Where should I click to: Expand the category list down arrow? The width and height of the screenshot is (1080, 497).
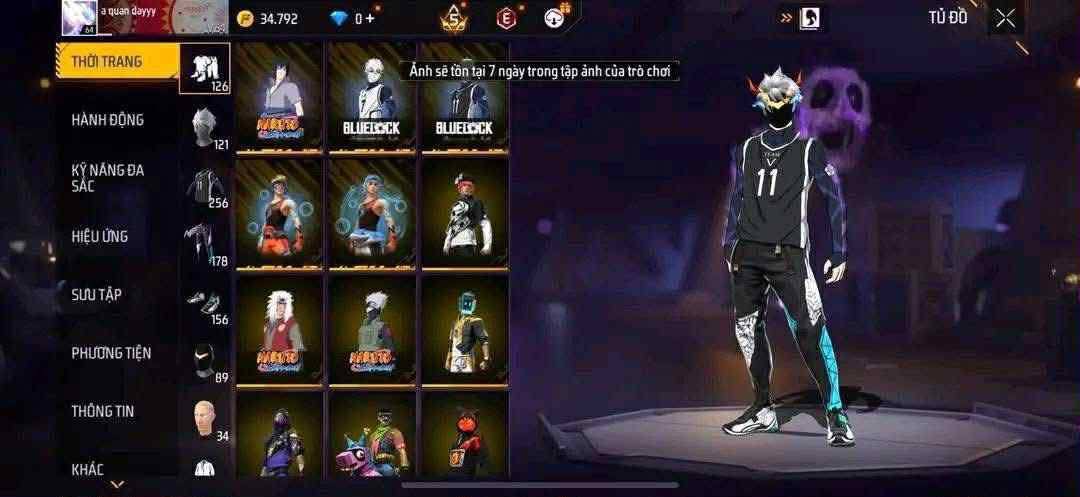117,484
